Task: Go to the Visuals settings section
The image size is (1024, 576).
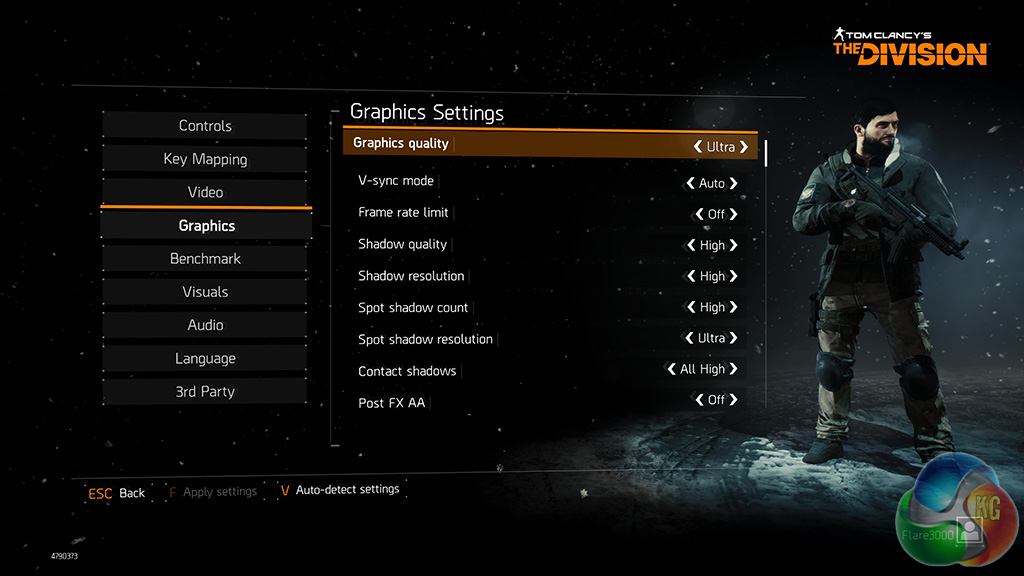Action: (x=205, y=292)
